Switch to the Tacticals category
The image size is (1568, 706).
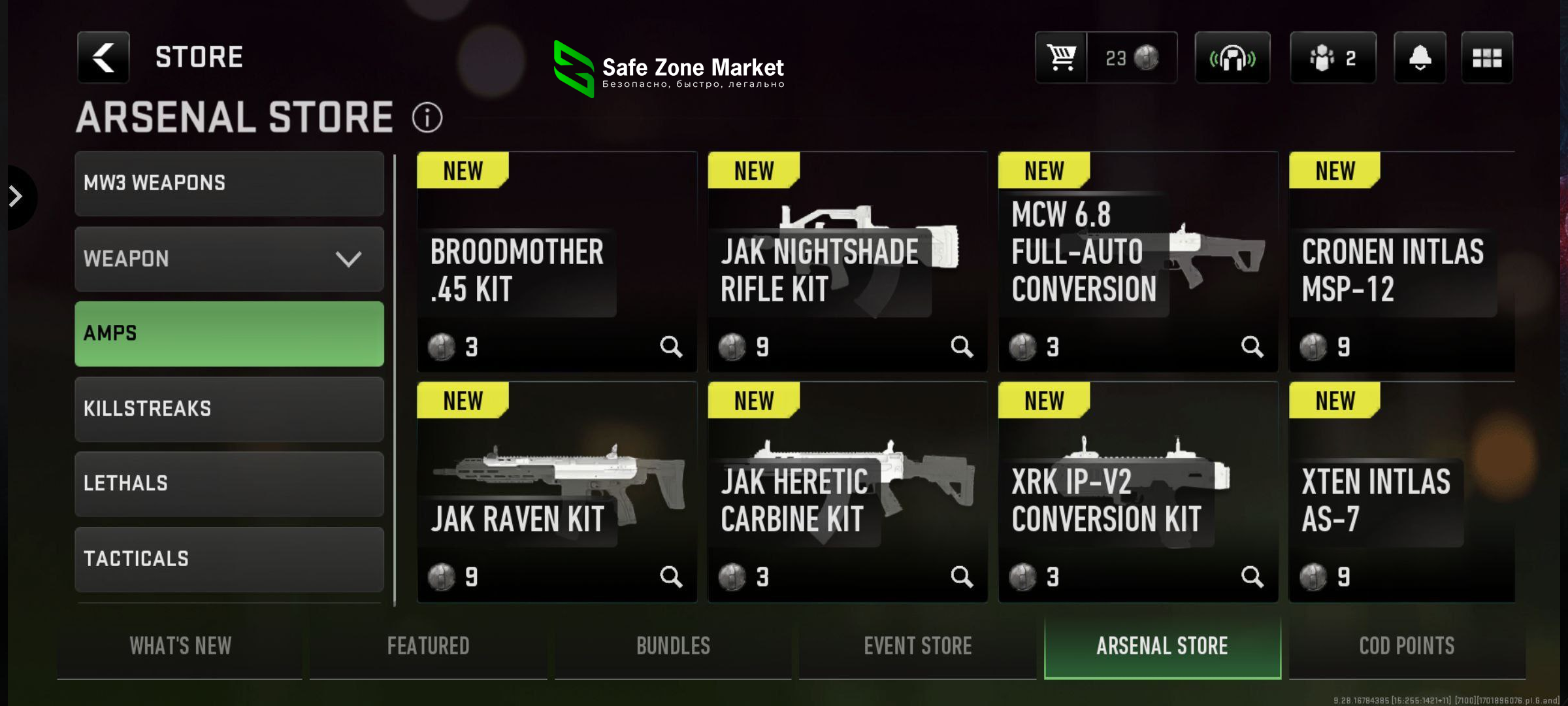(229, 559)
